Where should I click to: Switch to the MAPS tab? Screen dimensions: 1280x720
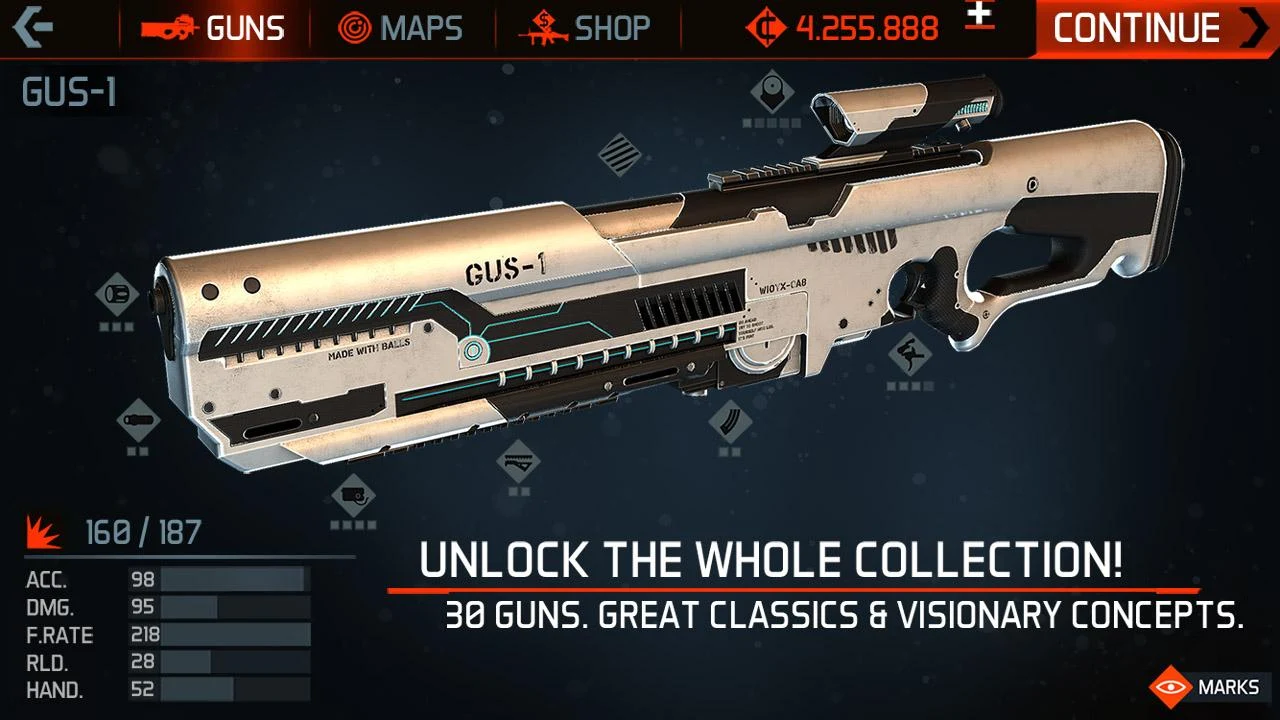pos(400,28)
